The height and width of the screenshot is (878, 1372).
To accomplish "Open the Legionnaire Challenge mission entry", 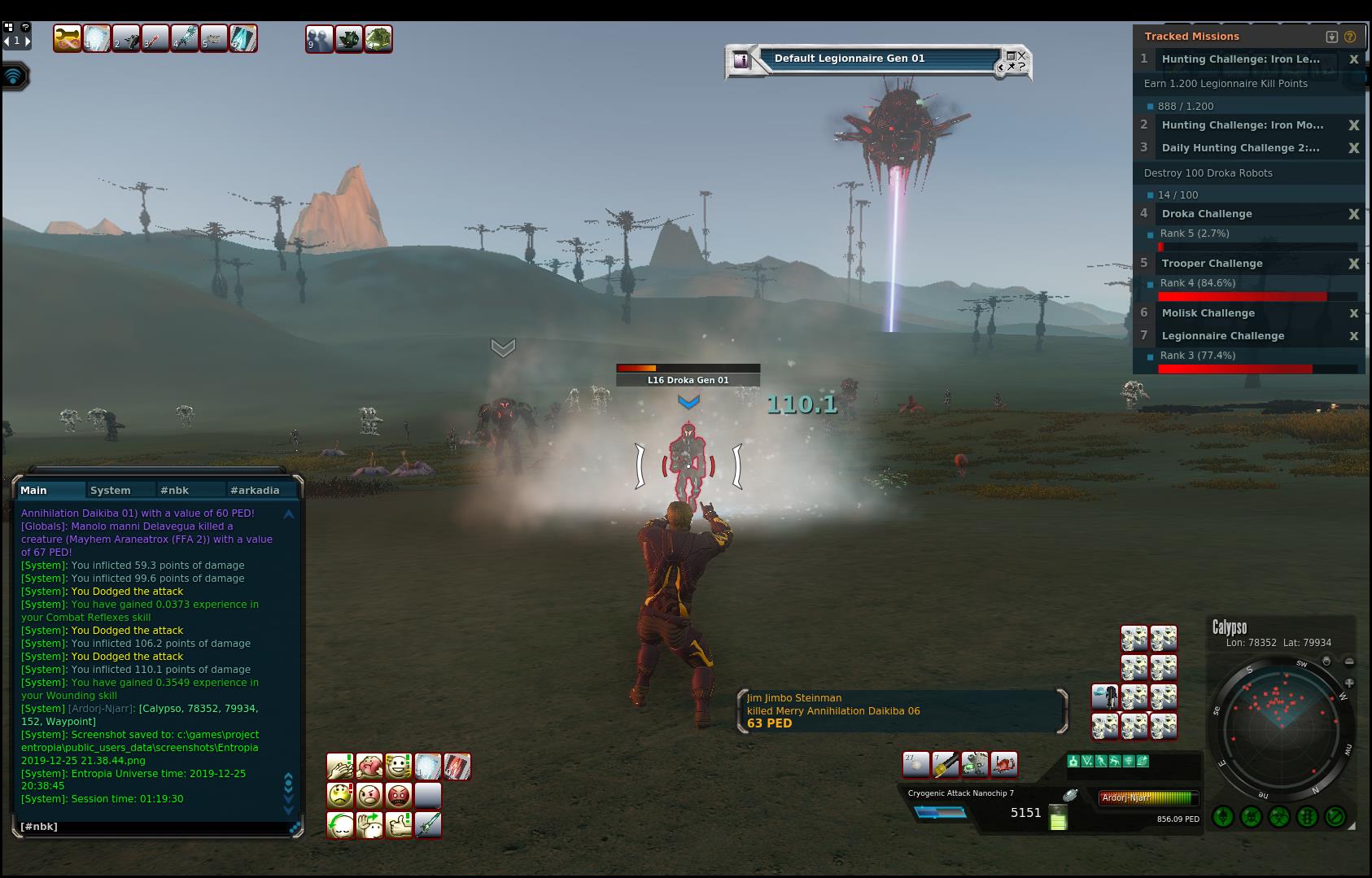I will tap(1222, 336).
